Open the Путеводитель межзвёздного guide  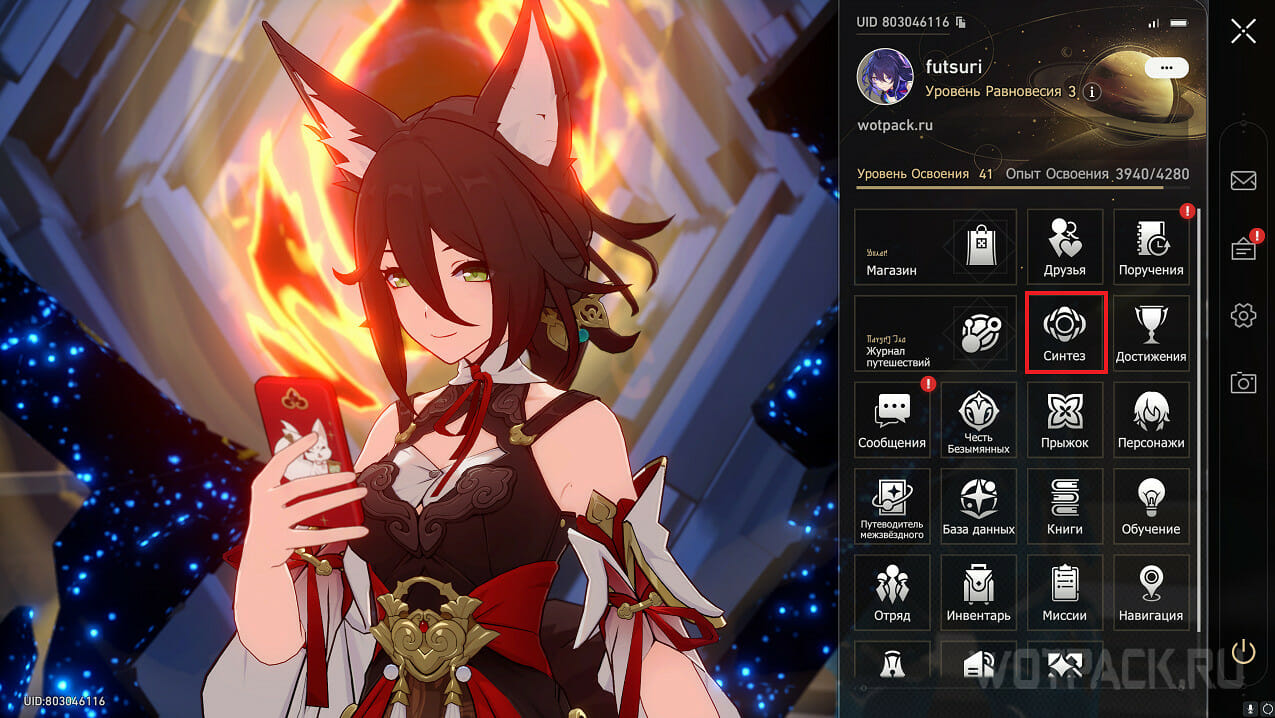[x=892, y=506]
